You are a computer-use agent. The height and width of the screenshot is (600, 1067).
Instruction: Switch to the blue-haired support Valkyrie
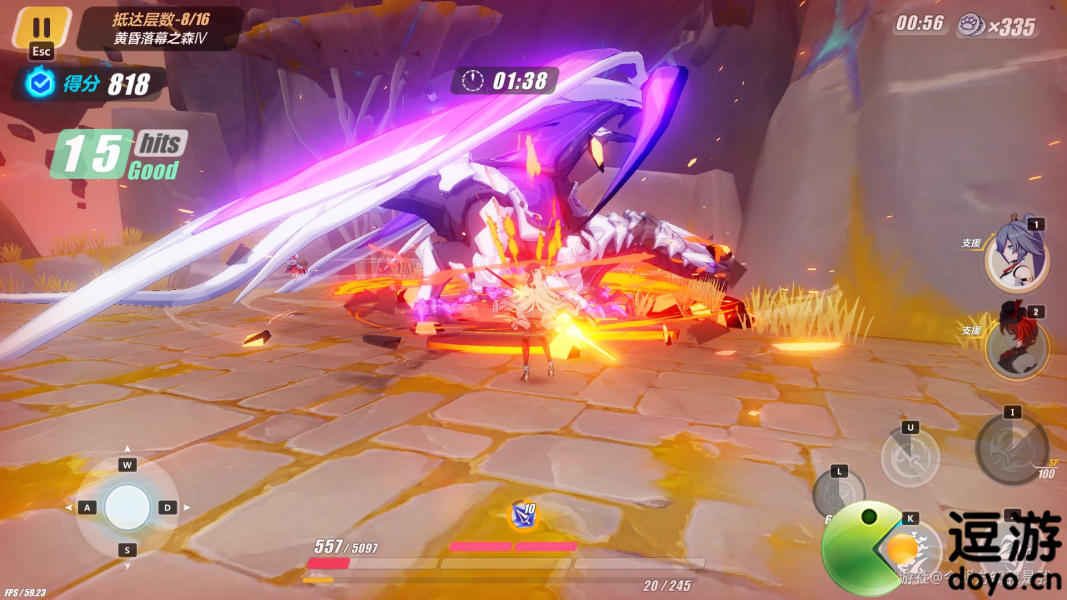[x=1016, y=257]
